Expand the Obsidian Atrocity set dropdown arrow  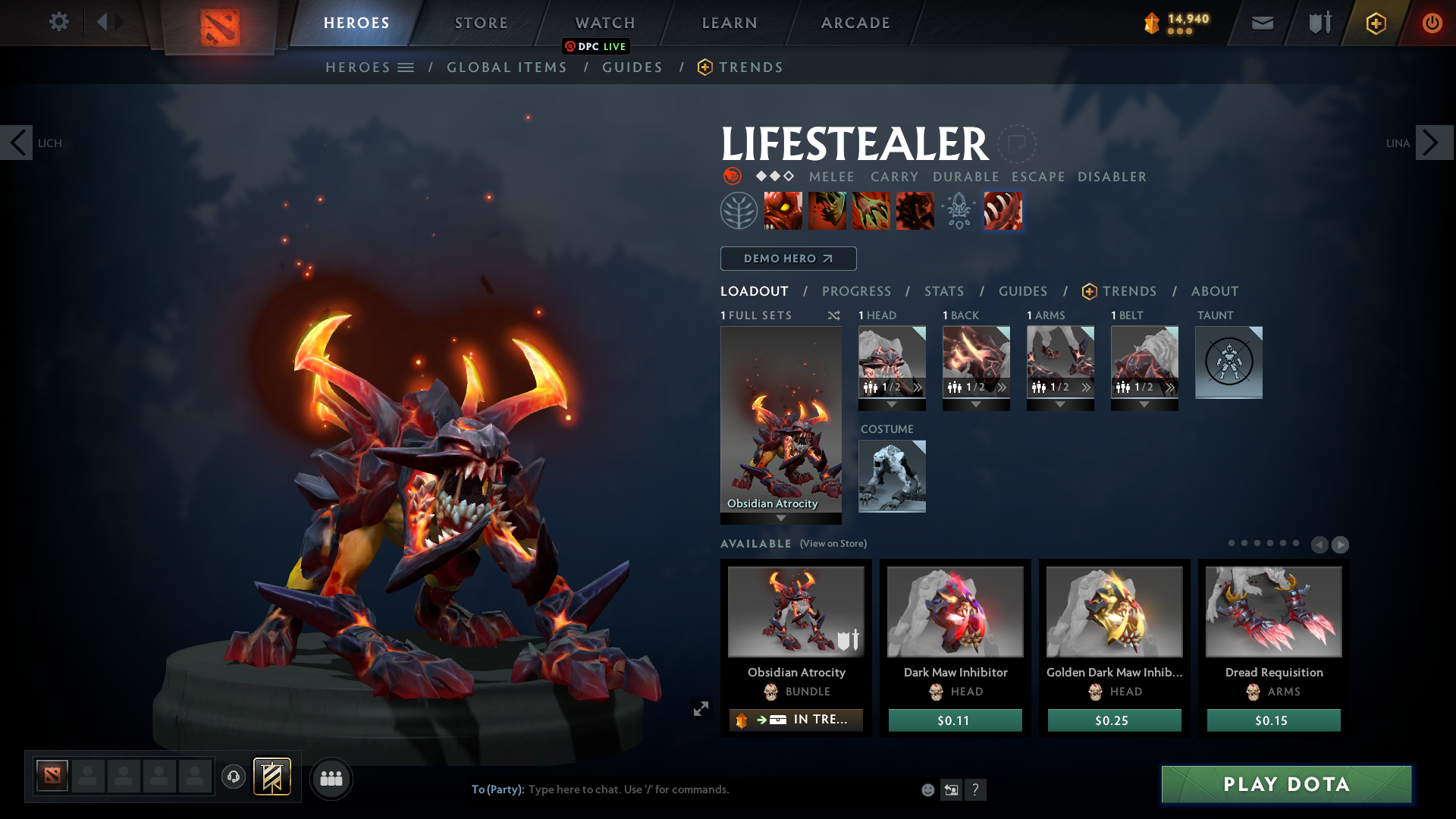point(781,519)
